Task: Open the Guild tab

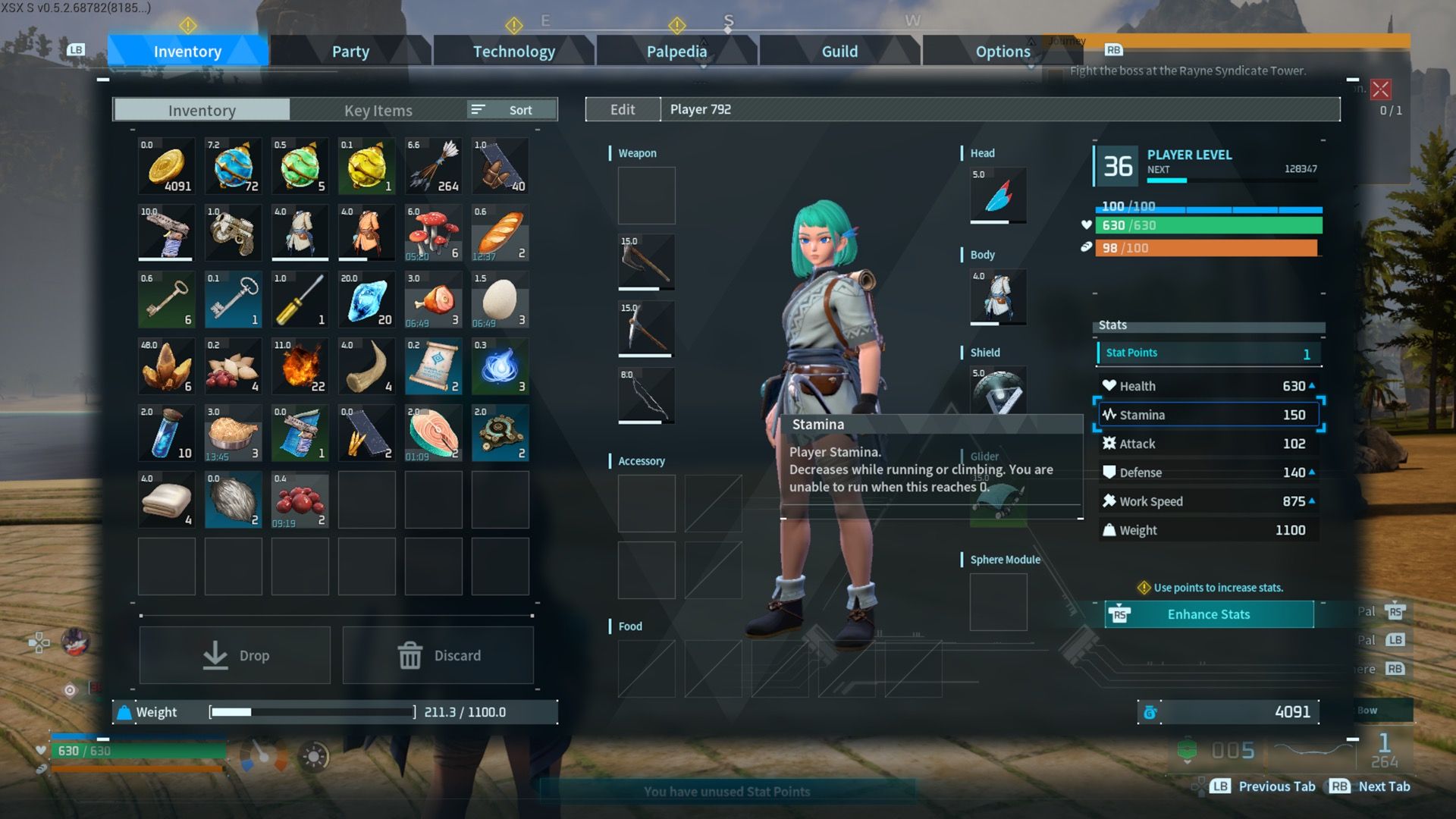Action: tap(839, 52)
